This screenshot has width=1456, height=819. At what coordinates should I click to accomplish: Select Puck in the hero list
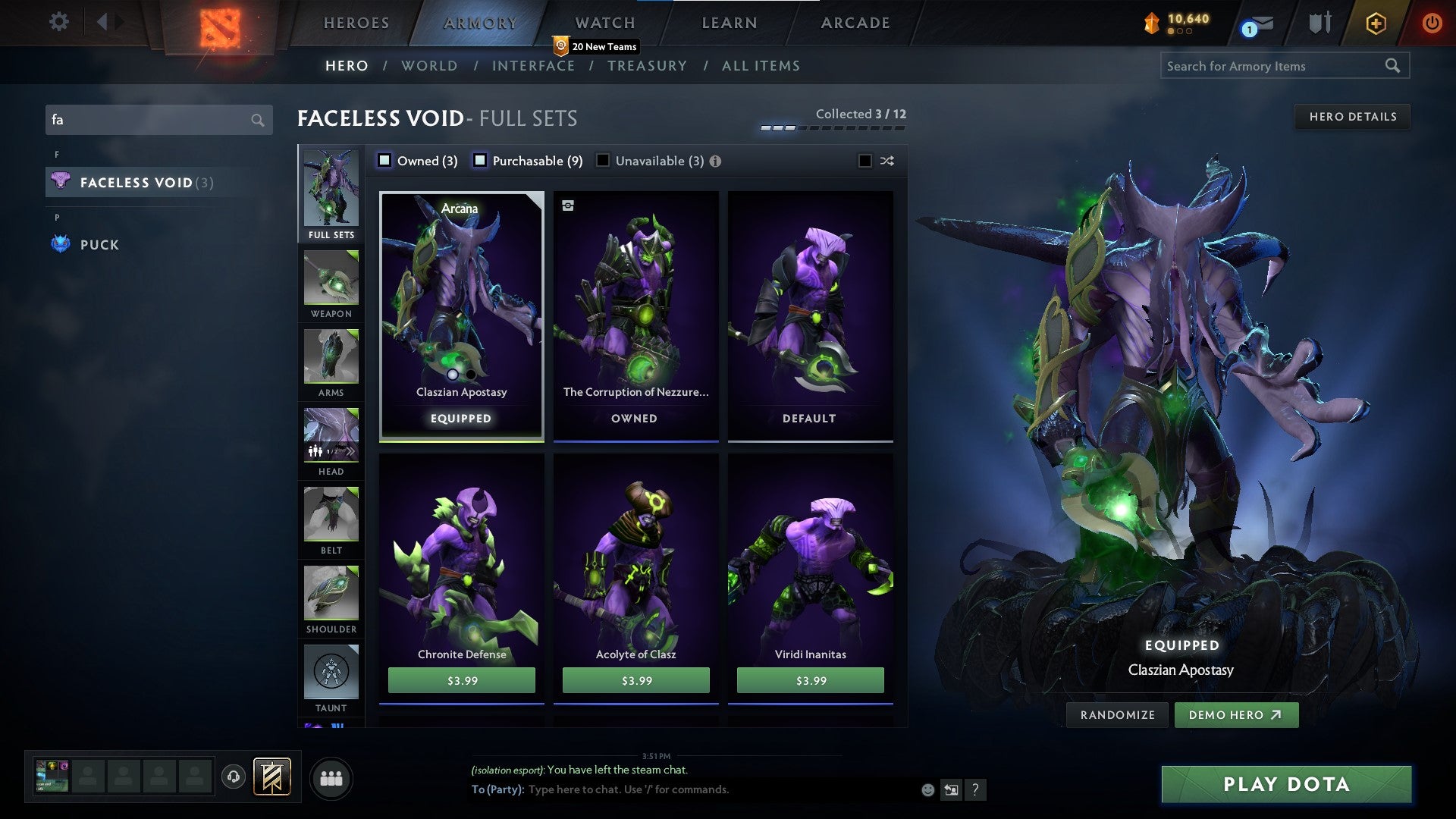pyautogui.click(x=99, y=245)
